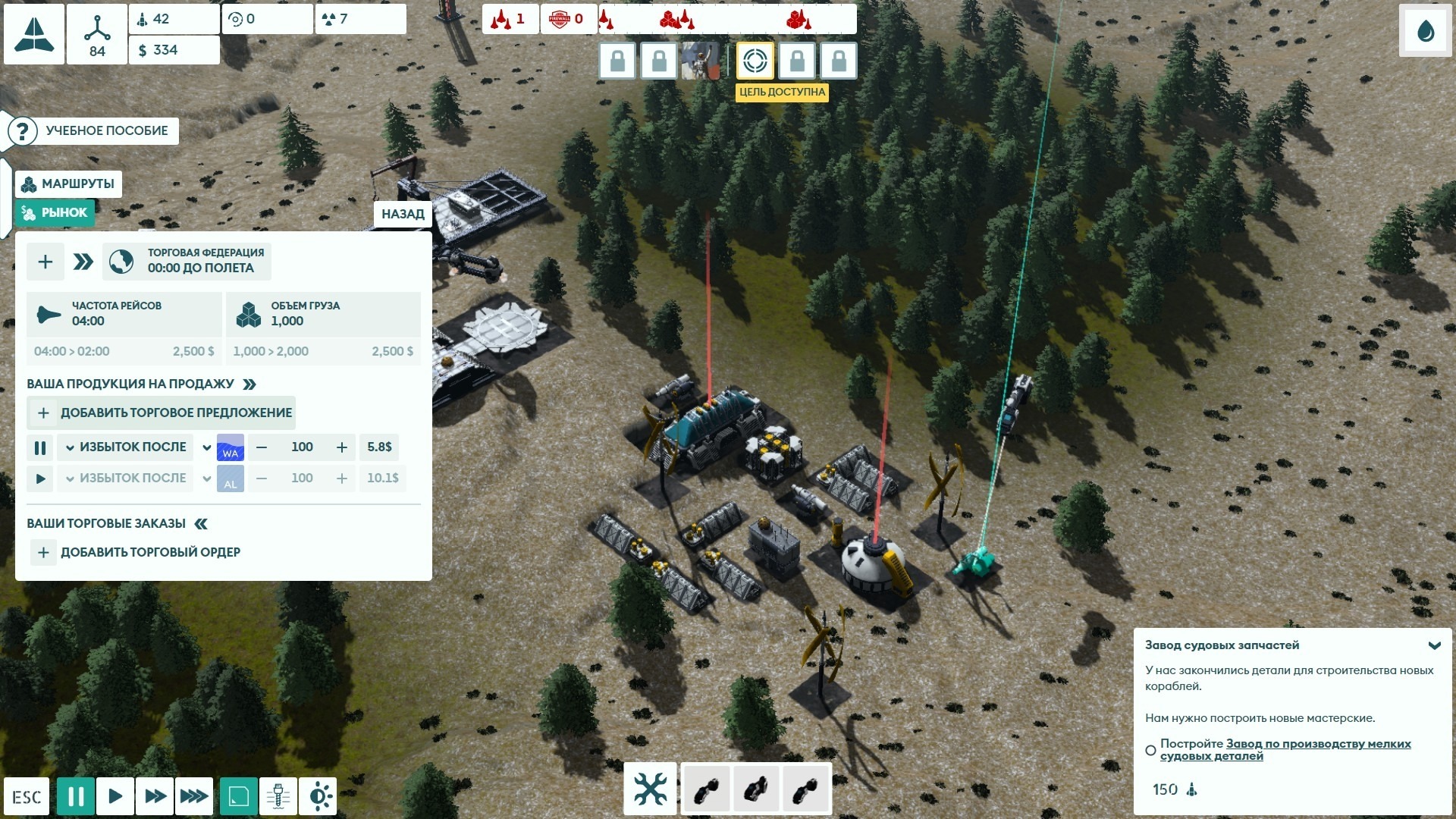The width and height of the screenshot is (1456, 819).
Task: Open the crossed wrench build tools menu
Action: [x=650, y=789]
